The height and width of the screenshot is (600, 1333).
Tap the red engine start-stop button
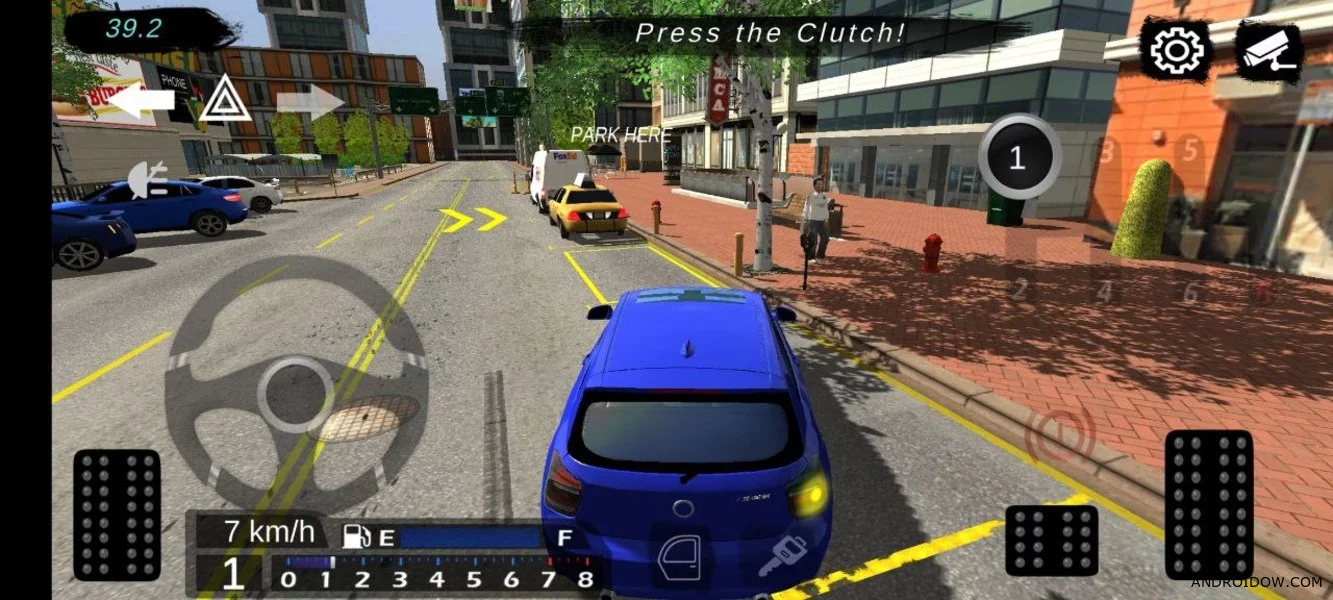[1060, 436]
